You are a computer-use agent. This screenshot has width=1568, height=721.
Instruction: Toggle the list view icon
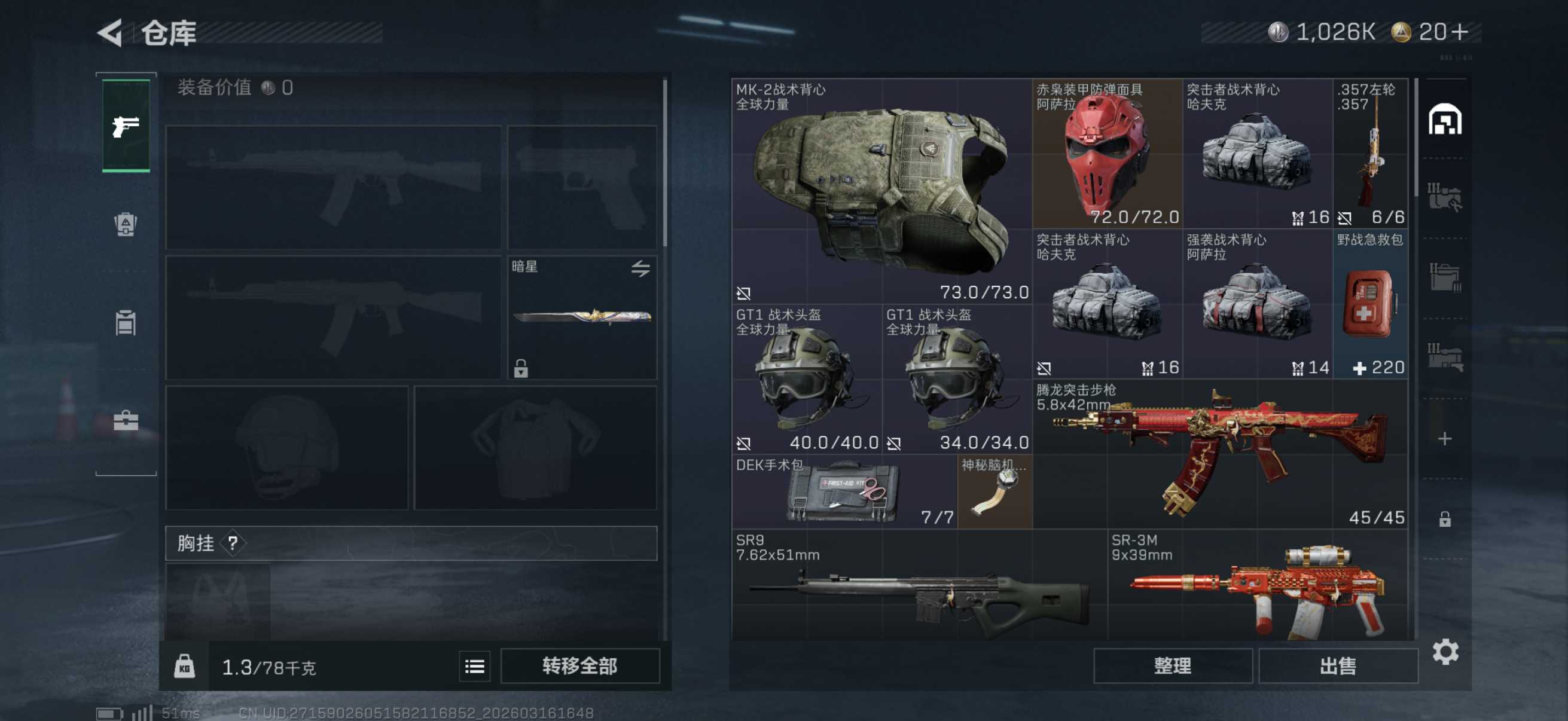coord(474,666)
